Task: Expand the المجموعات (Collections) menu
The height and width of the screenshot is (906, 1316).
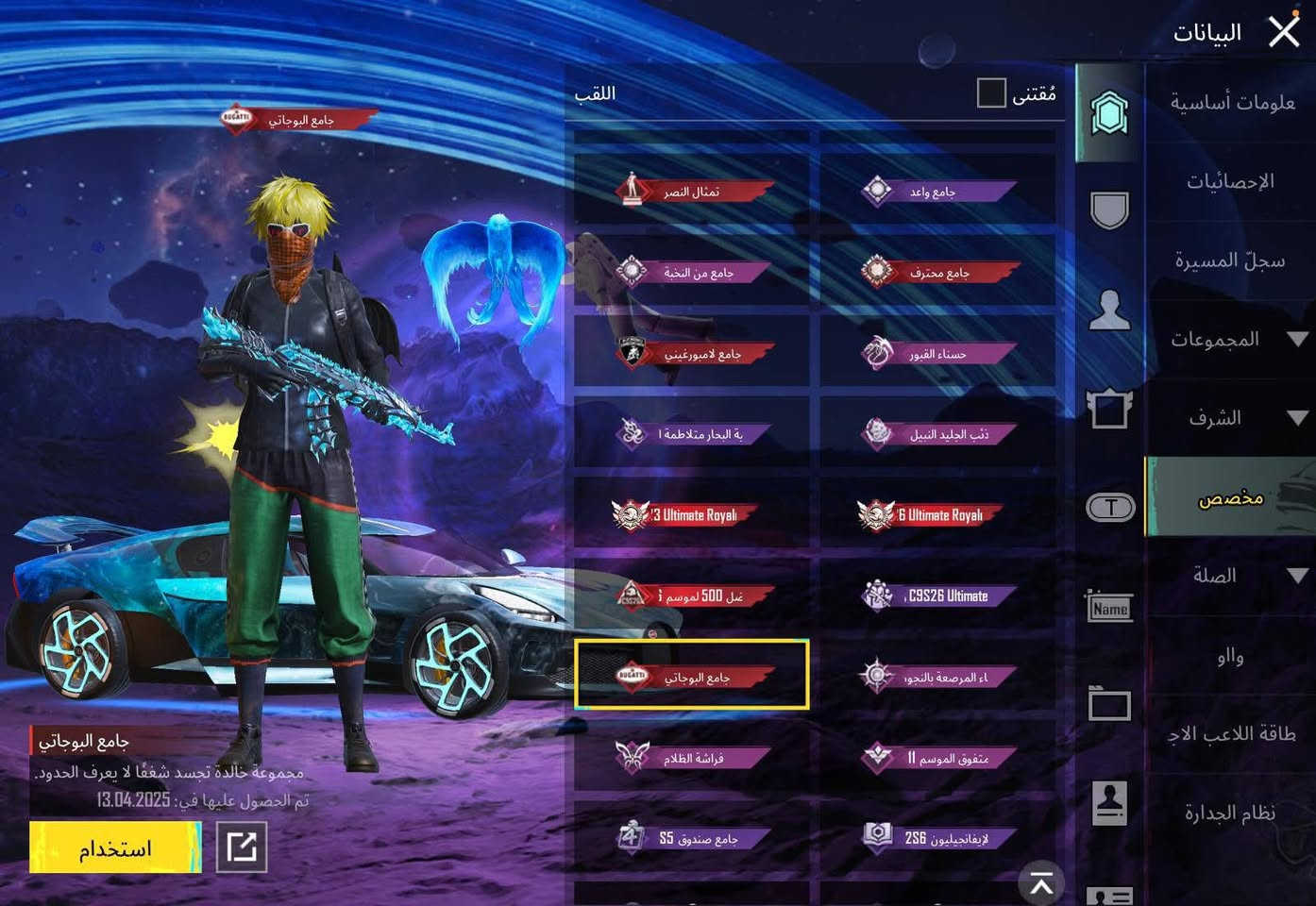Action: click(1229, 339)
